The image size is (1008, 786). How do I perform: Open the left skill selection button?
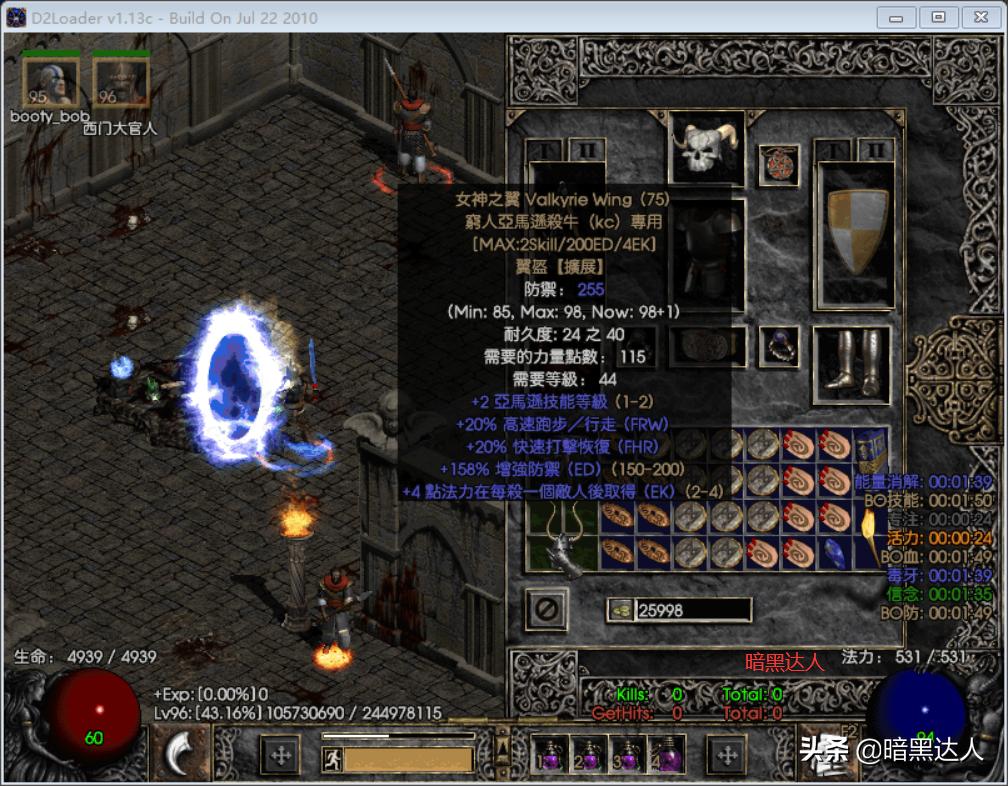click(181, 754)
